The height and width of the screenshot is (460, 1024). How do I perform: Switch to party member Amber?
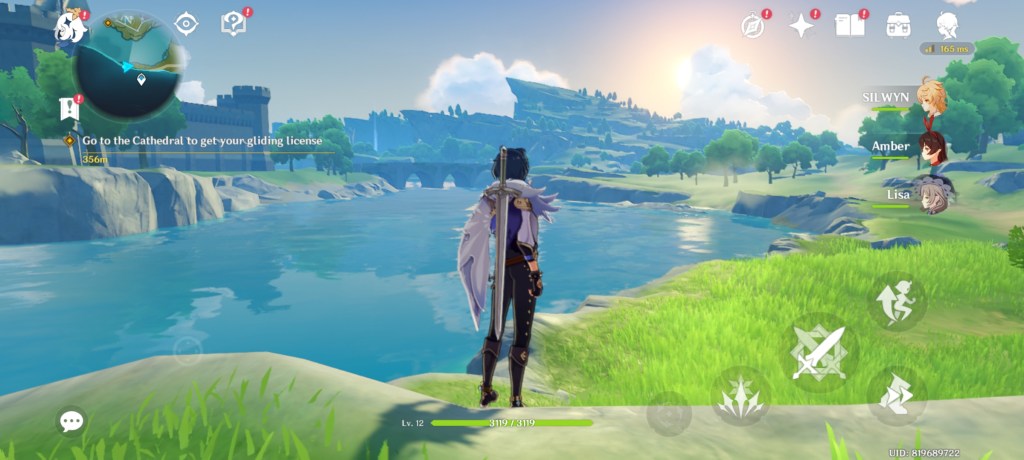click(x=931, y=147)
